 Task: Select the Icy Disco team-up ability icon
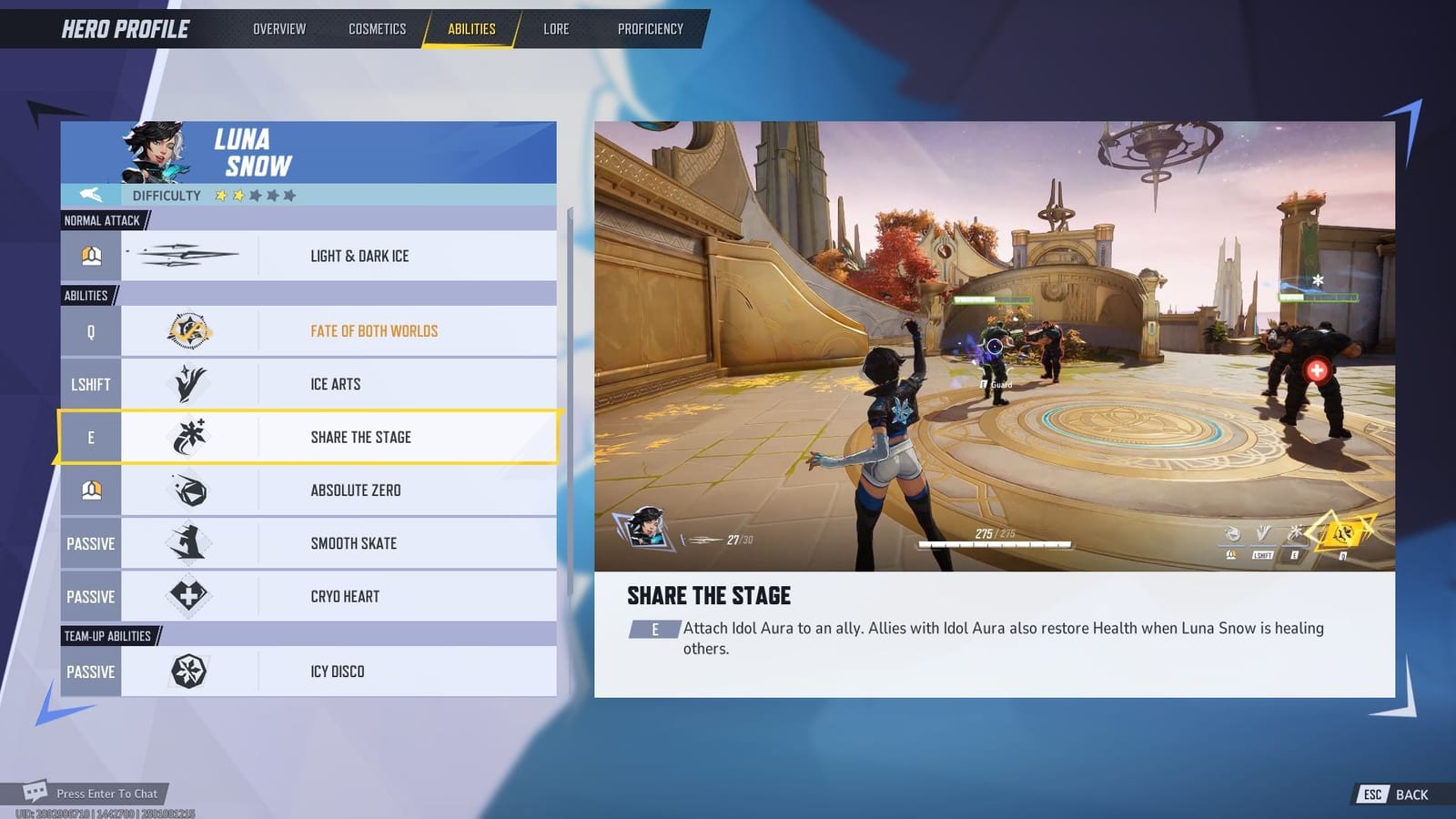pyautogui.click(x=187, y=671)
